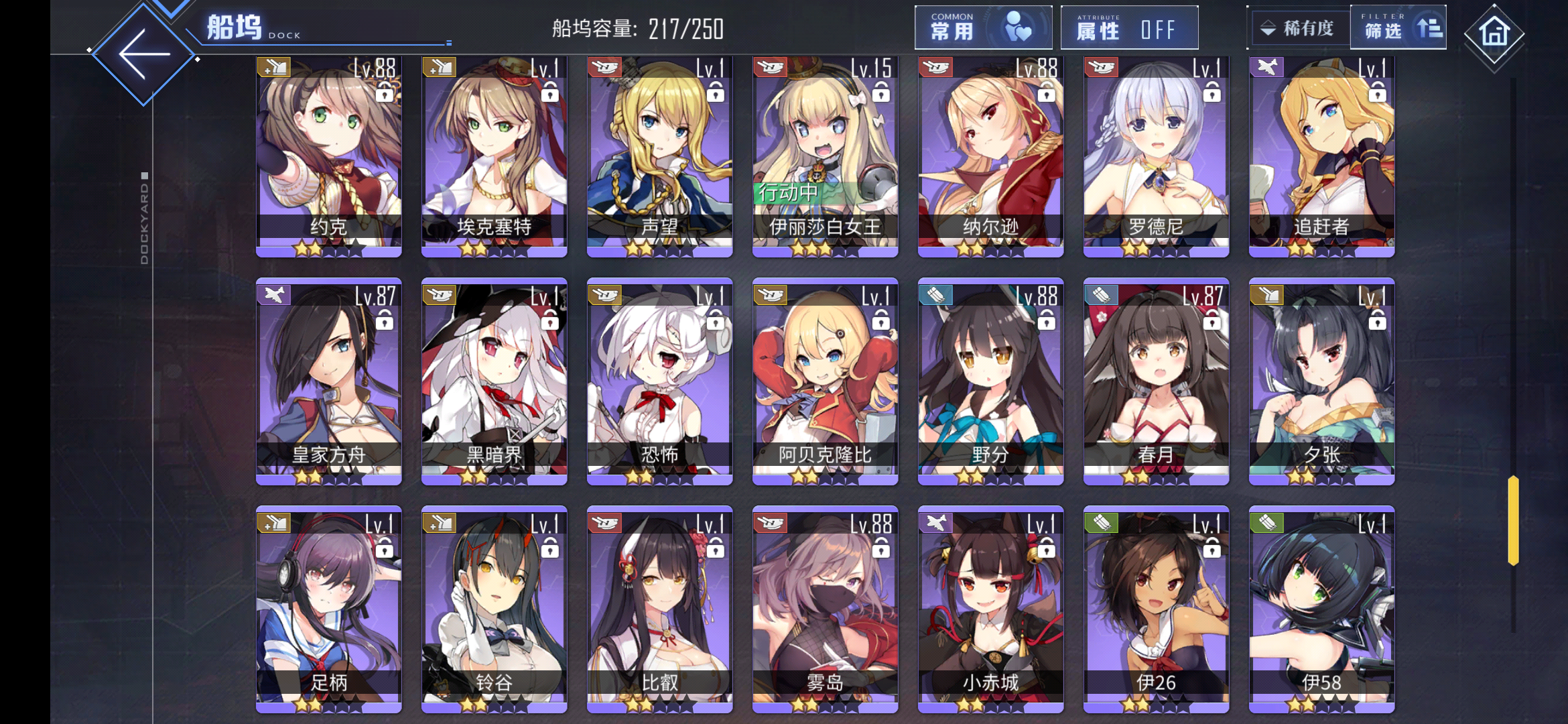Open the 筛选 filter panel
The height and width of the screenshot is (724, 1568).
point(1398,28)
